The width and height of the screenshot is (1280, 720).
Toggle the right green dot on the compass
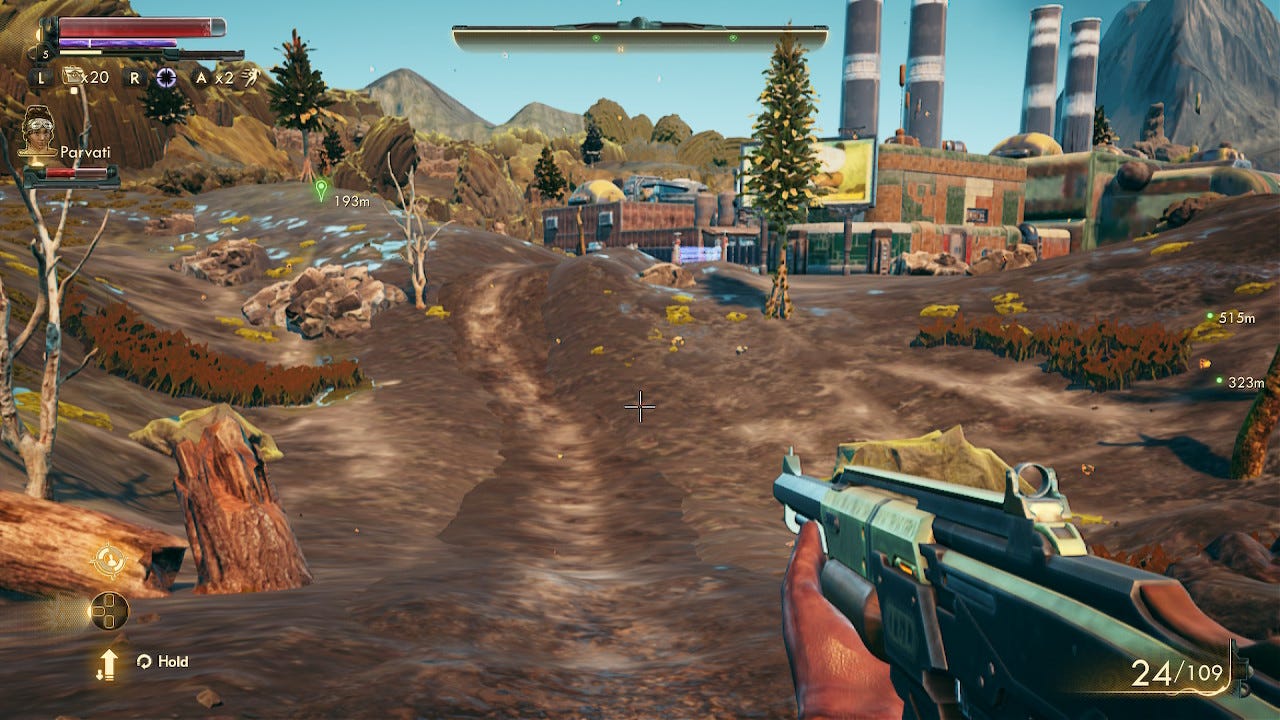click(733, 37)
